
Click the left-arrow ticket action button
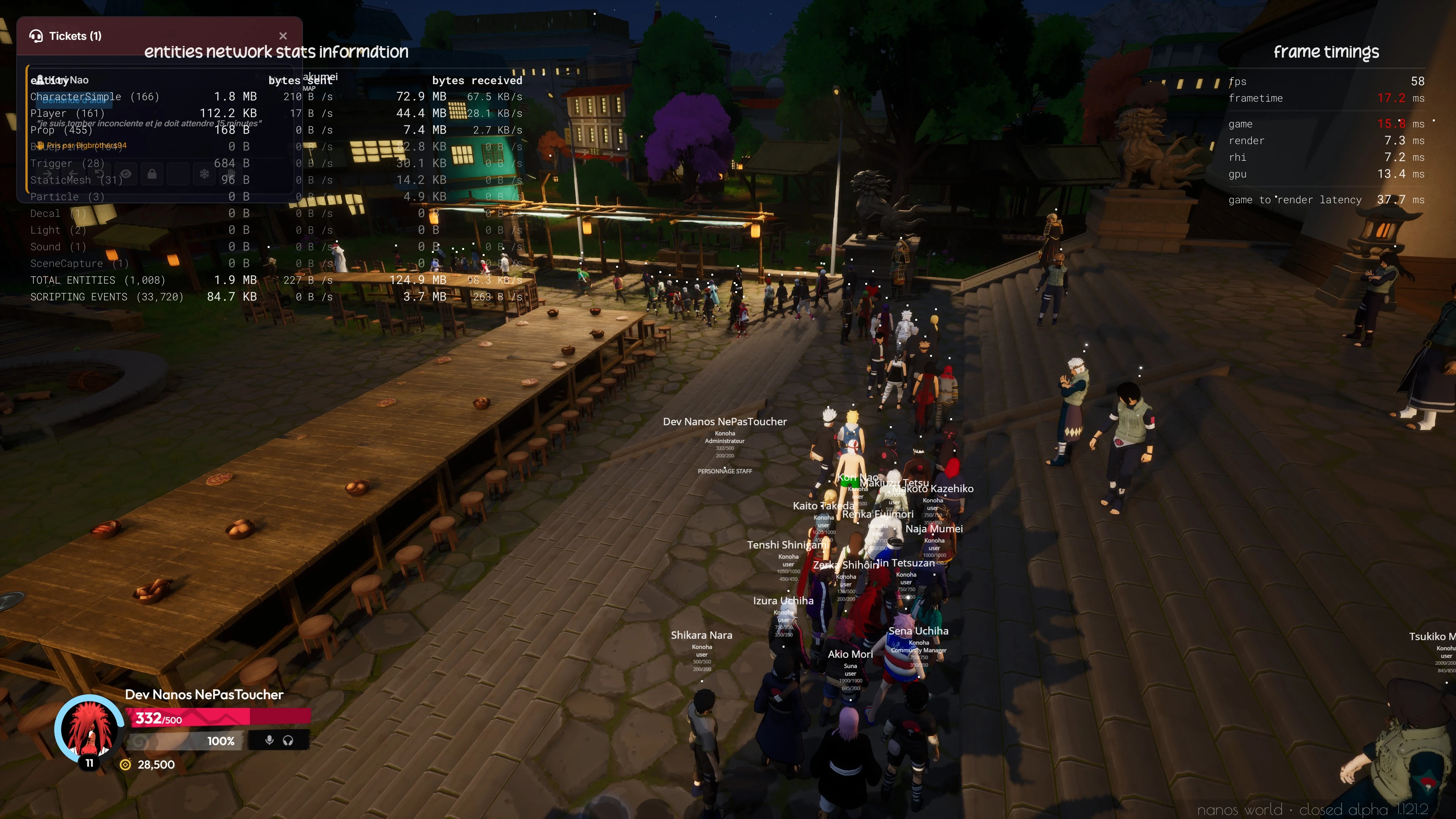pos(74,174)
